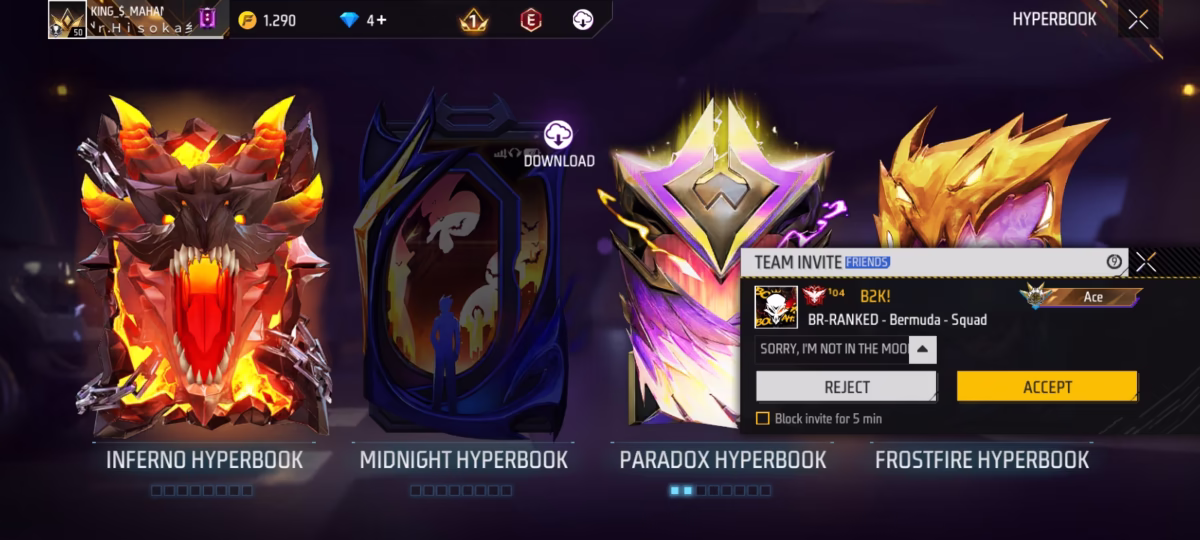Tick the Block invite for 5 min checkbox
This screenshot has width=1200, height=540.
click(x=763, y=419)
